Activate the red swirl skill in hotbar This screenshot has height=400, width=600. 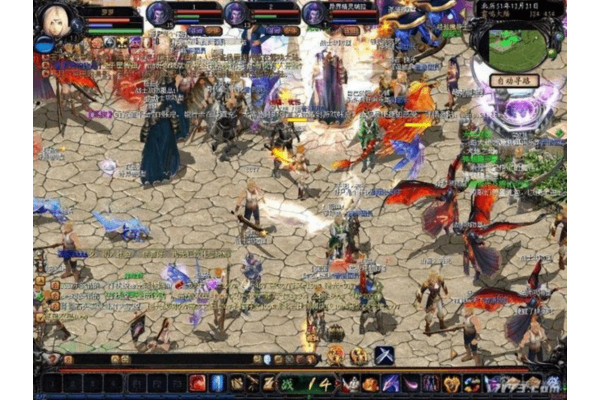coord(197,383)
